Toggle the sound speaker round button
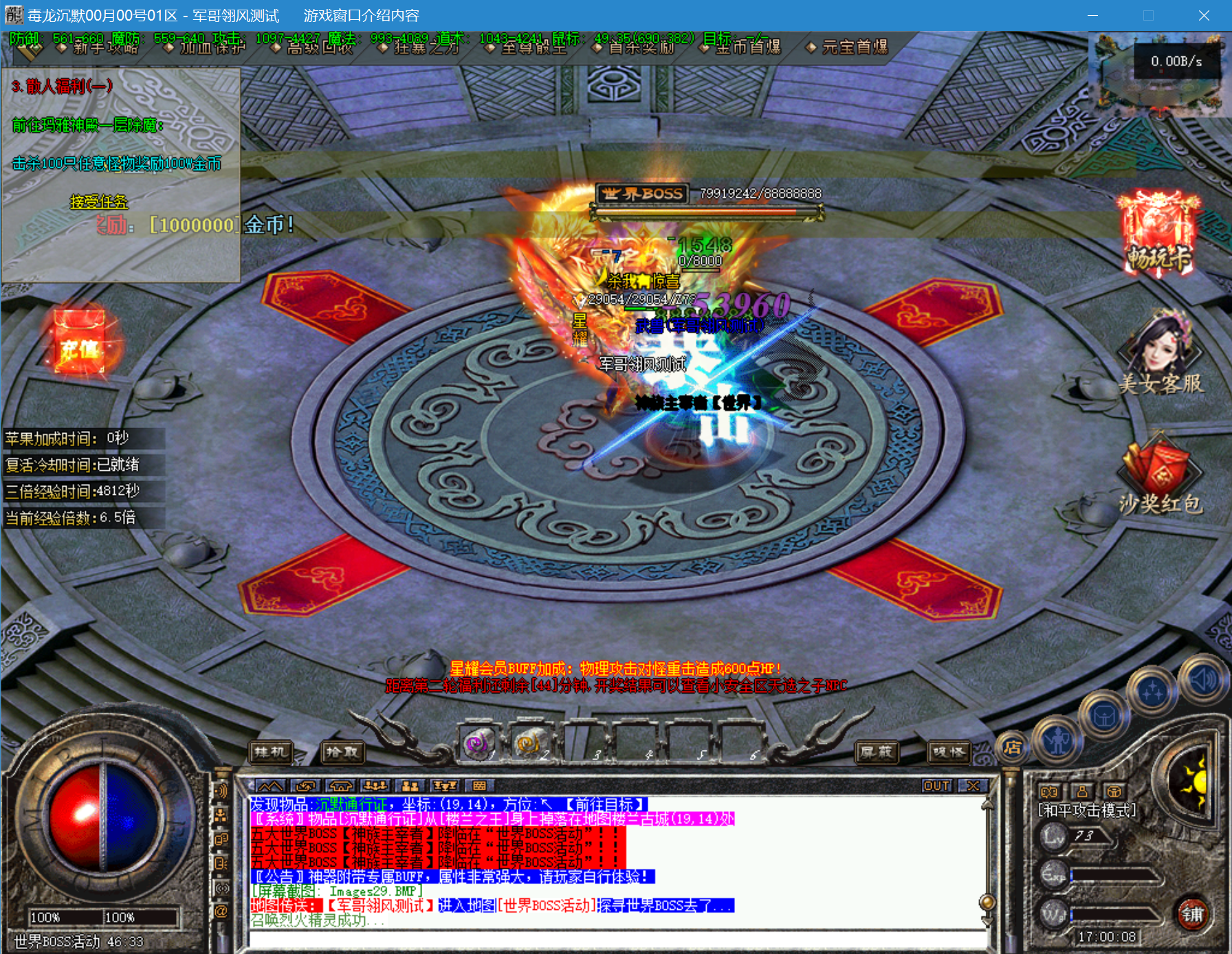The width and height of the screenshot is (1232, 954). coord(1204,680)
